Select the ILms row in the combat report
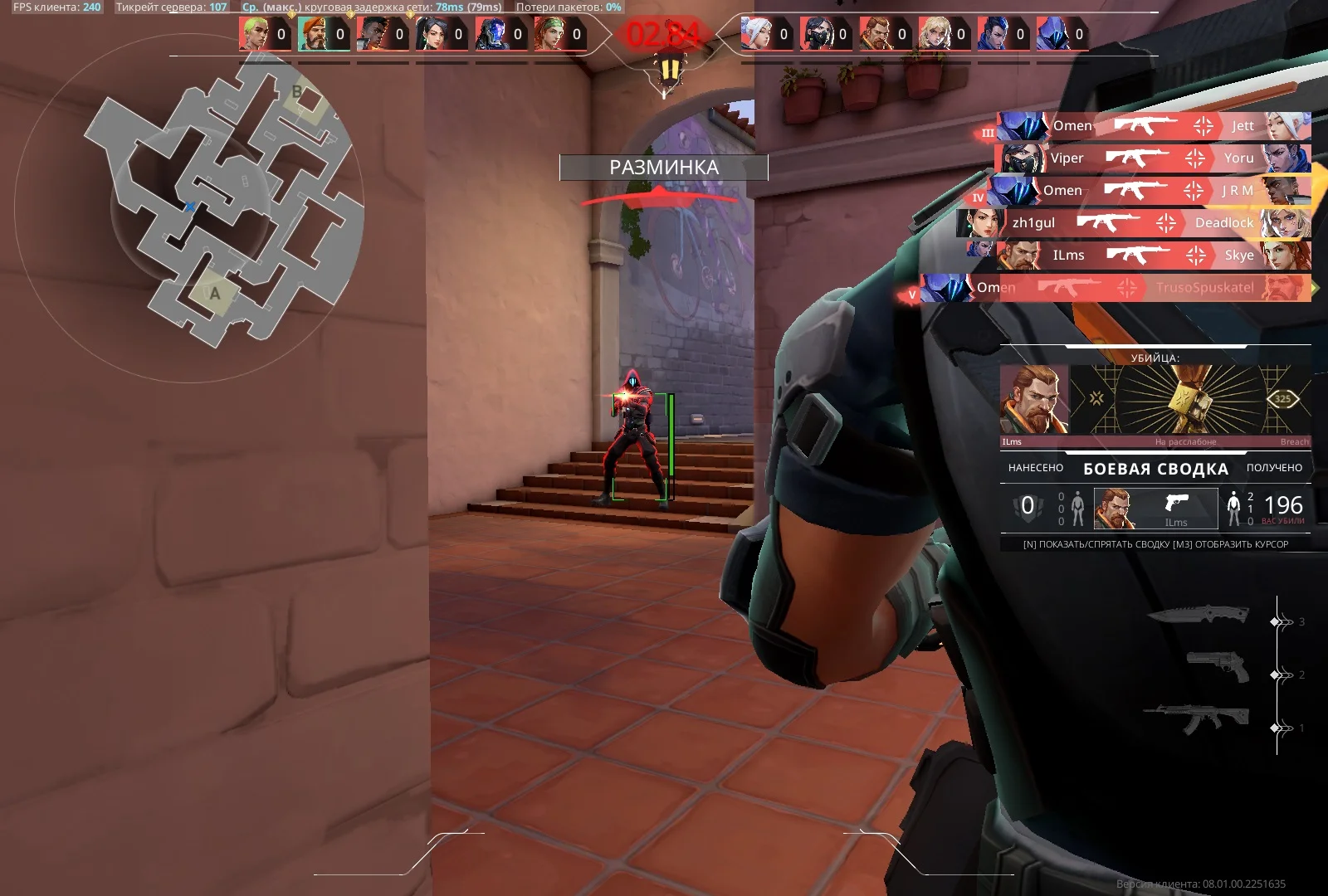Screen dimensions: 1328x896 1155,508
